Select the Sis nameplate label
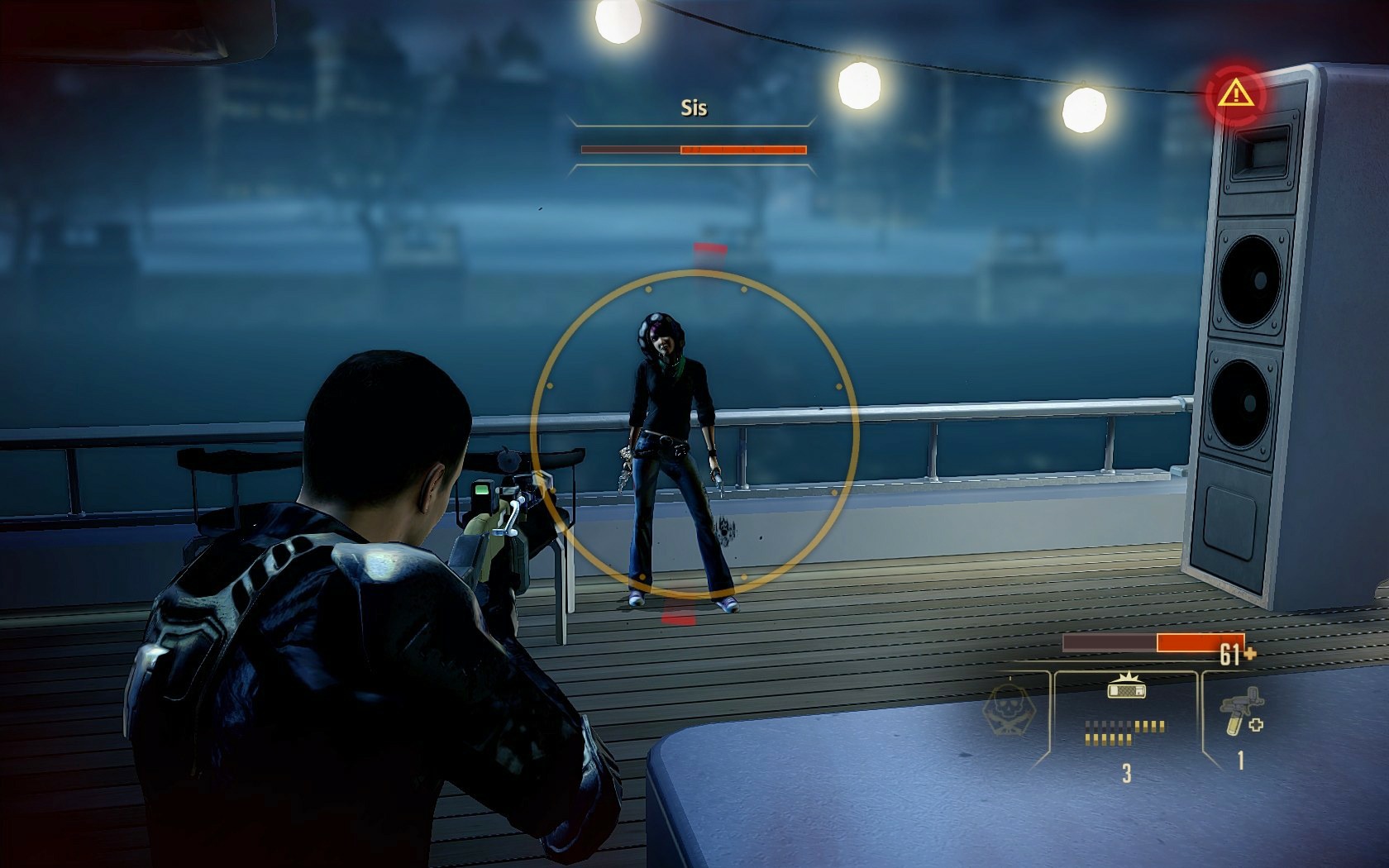 tap(694, 108)
